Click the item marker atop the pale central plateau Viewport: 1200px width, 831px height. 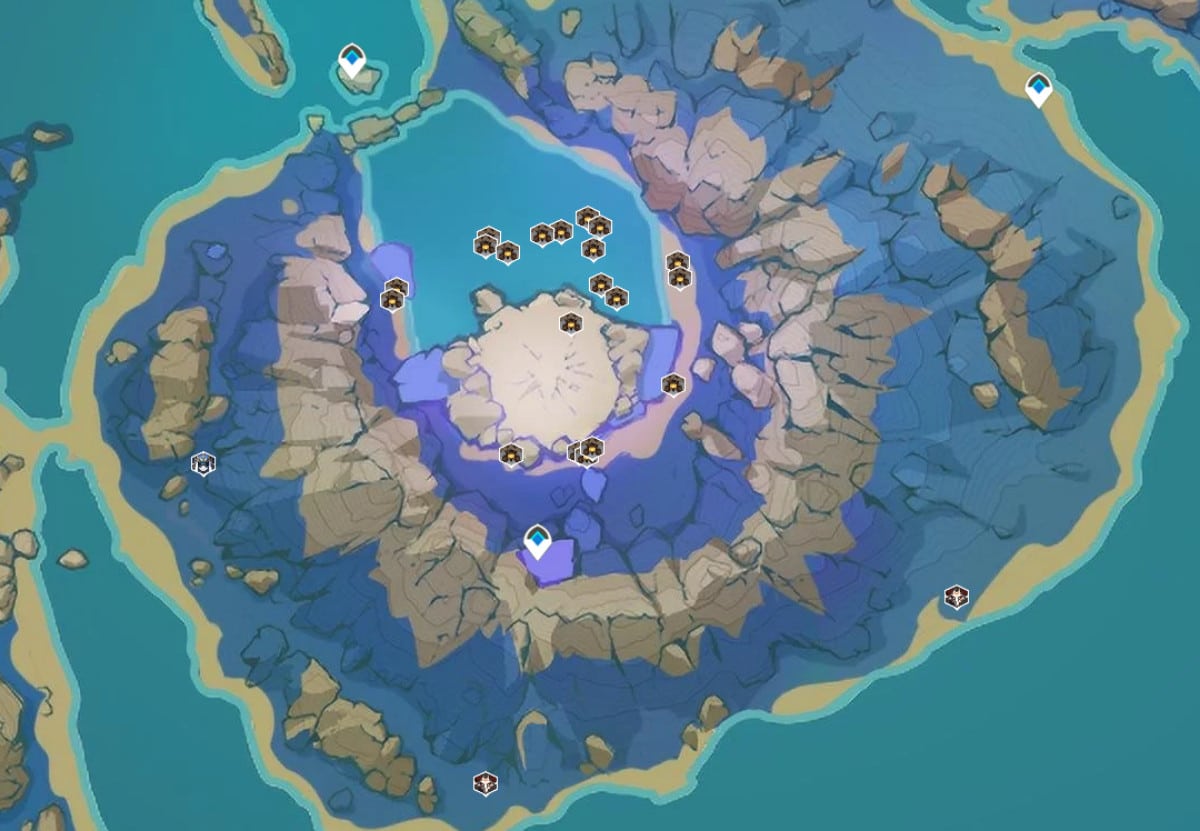click(x=570, y=323)
